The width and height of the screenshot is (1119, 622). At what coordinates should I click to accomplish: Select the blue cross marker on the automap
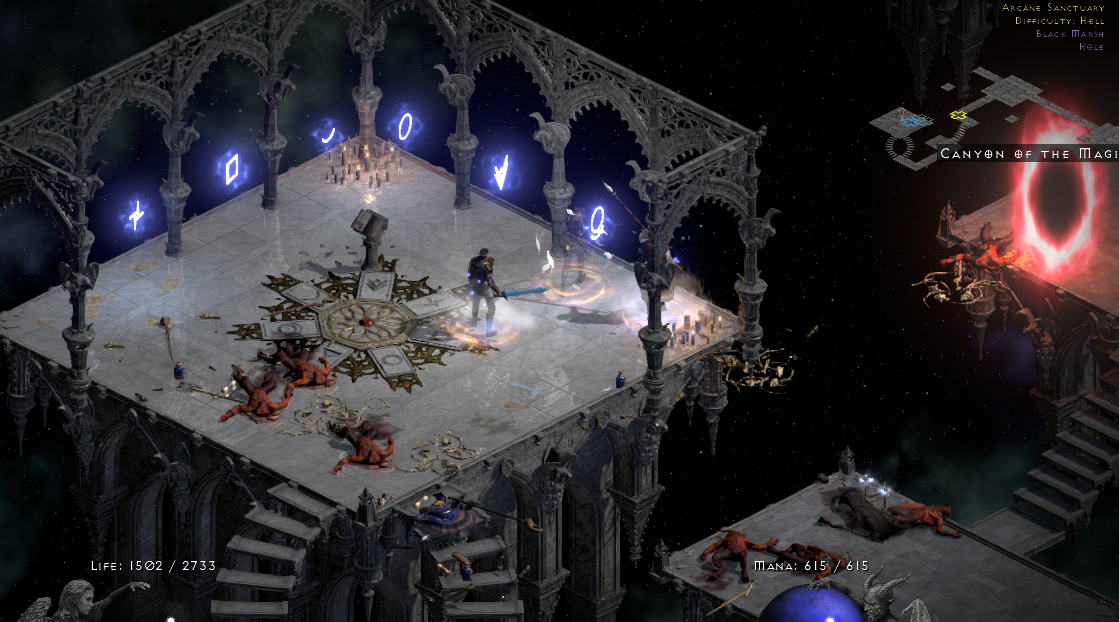pyautogui.click(x=911, y=121)
